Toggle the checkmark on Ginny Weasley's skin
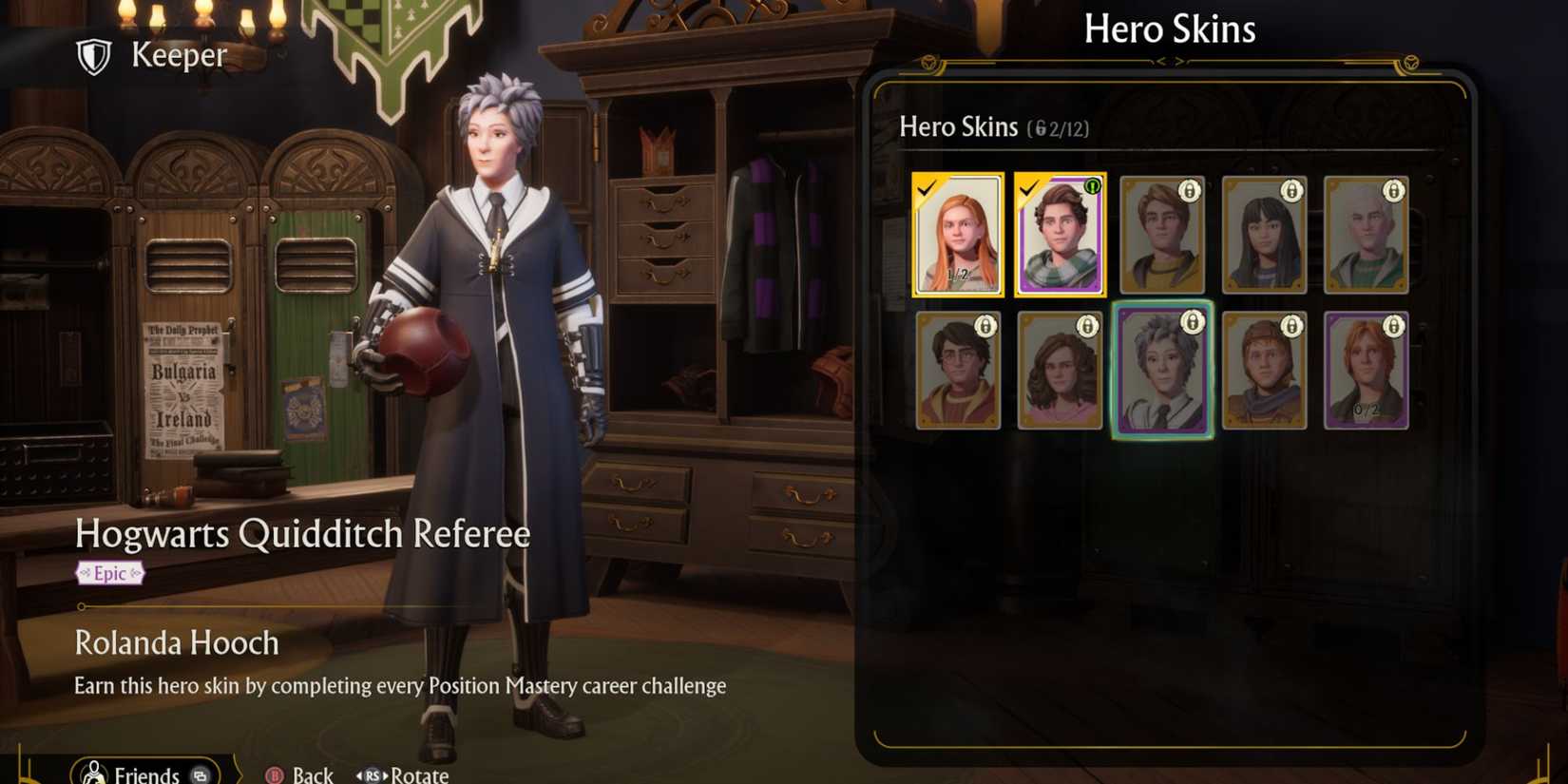This screenshot has width=1568, height=784. click(927, 189)
